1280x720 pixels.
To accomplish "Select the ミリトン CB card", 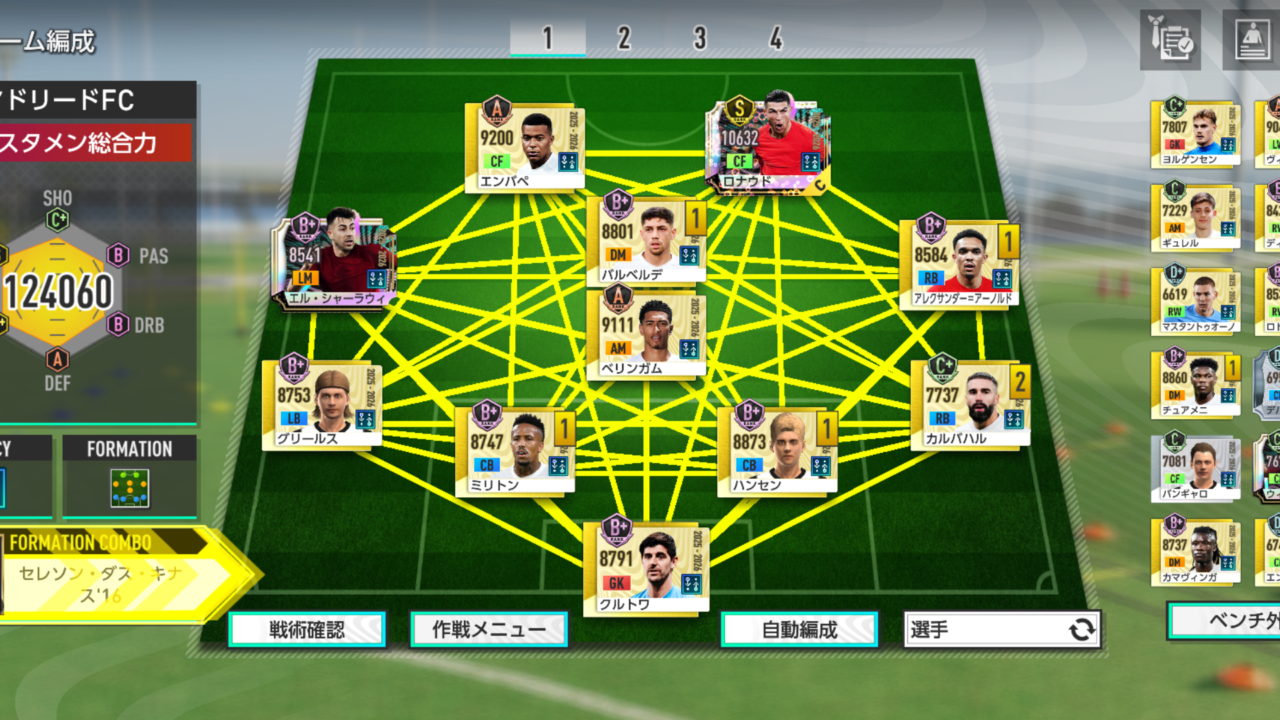I will [x=515, y=452].
